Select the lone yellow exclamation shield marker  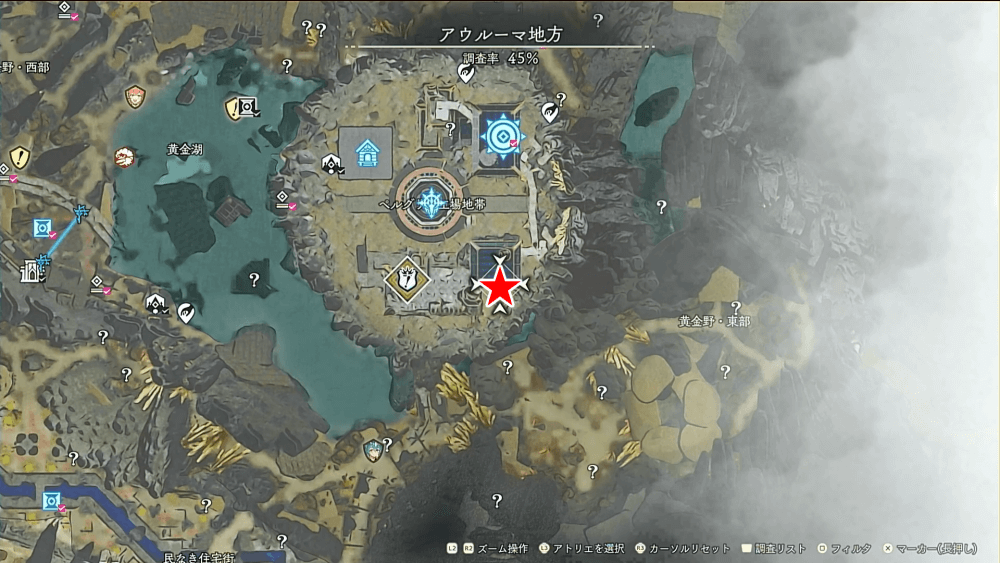pyautogui.click(x=18, y=157)
